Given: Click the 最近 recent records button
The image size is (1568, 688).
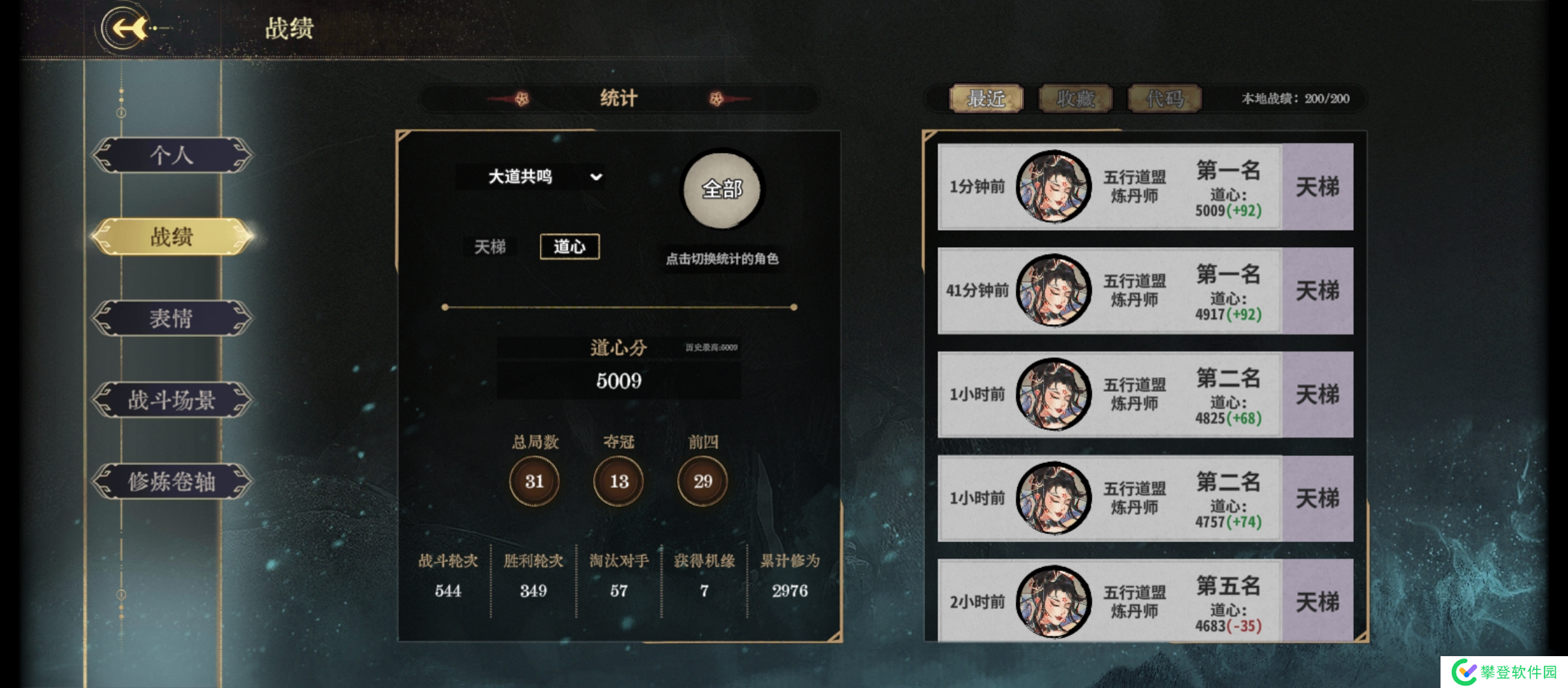Looking at the screenshot, I should (987, 99).
